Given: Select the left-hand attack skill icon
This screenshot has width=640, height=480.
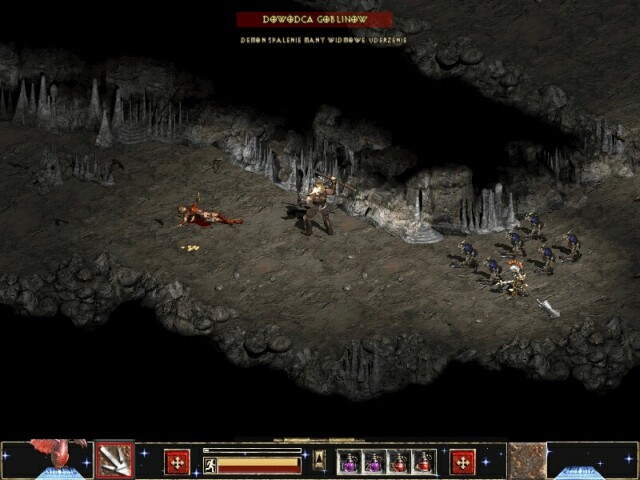Looking at the screenshot, I should pos(115,460).
